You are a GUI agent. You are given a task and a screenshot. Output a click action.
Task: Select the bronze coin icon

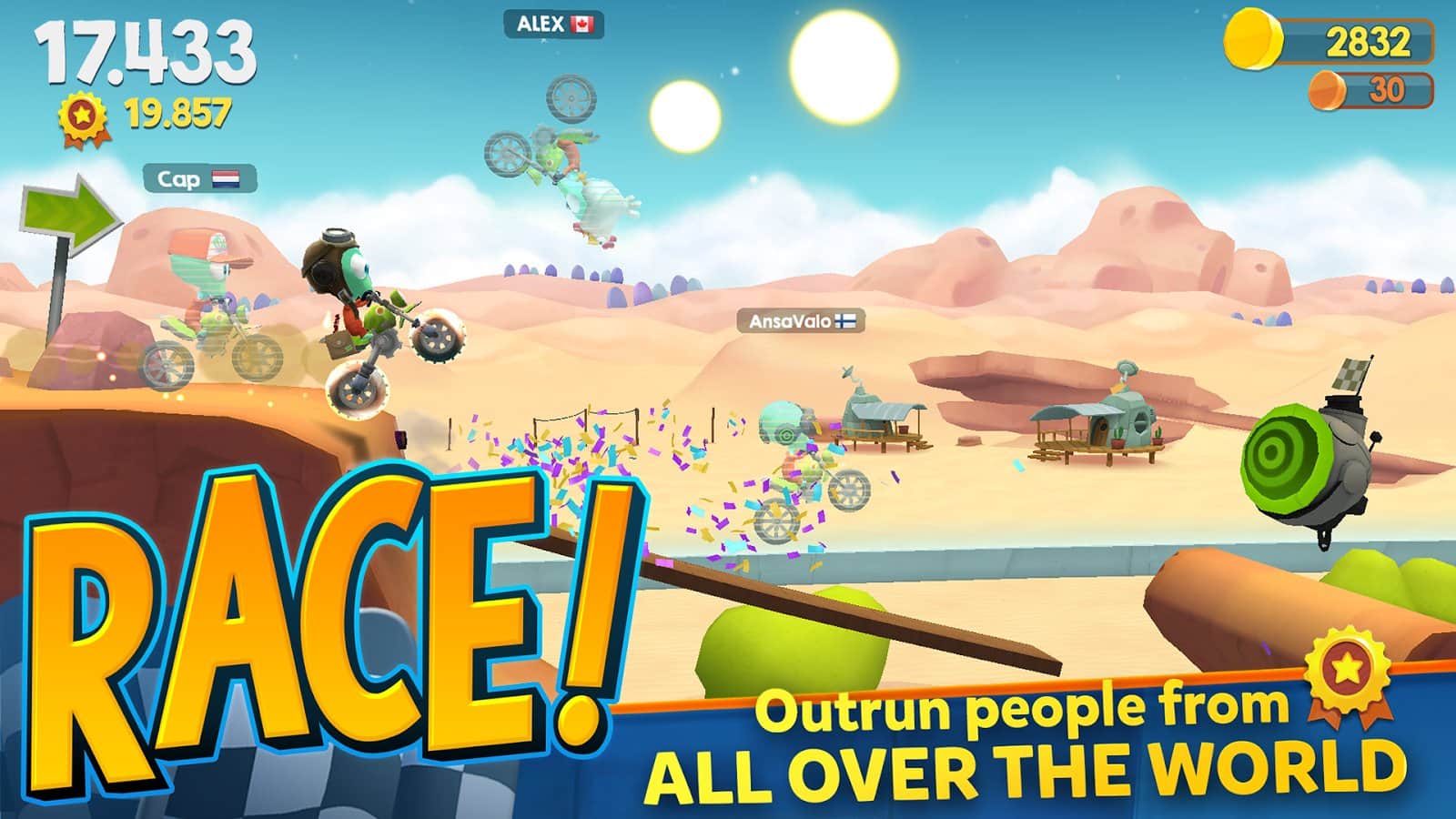1326,88
